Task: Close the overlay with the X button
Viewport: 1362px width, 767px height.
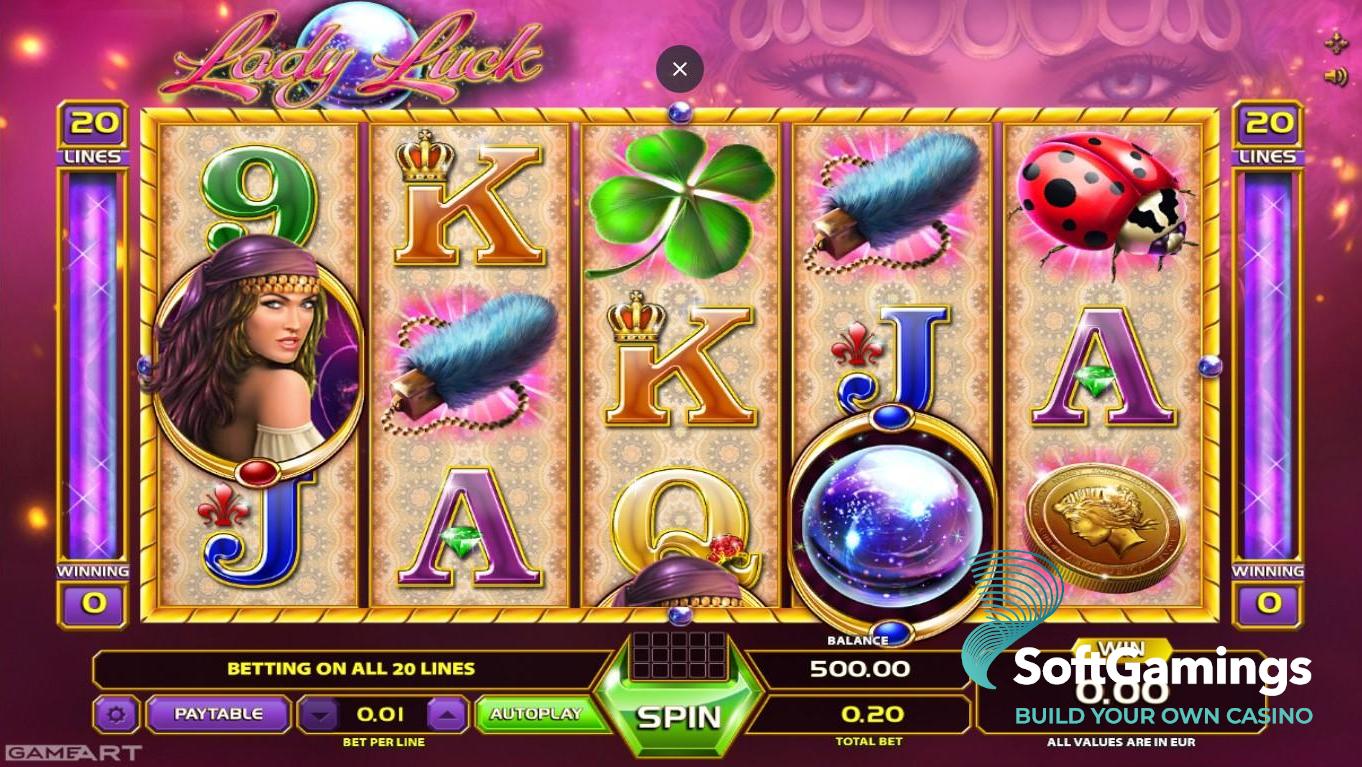Action: (680, 69)
